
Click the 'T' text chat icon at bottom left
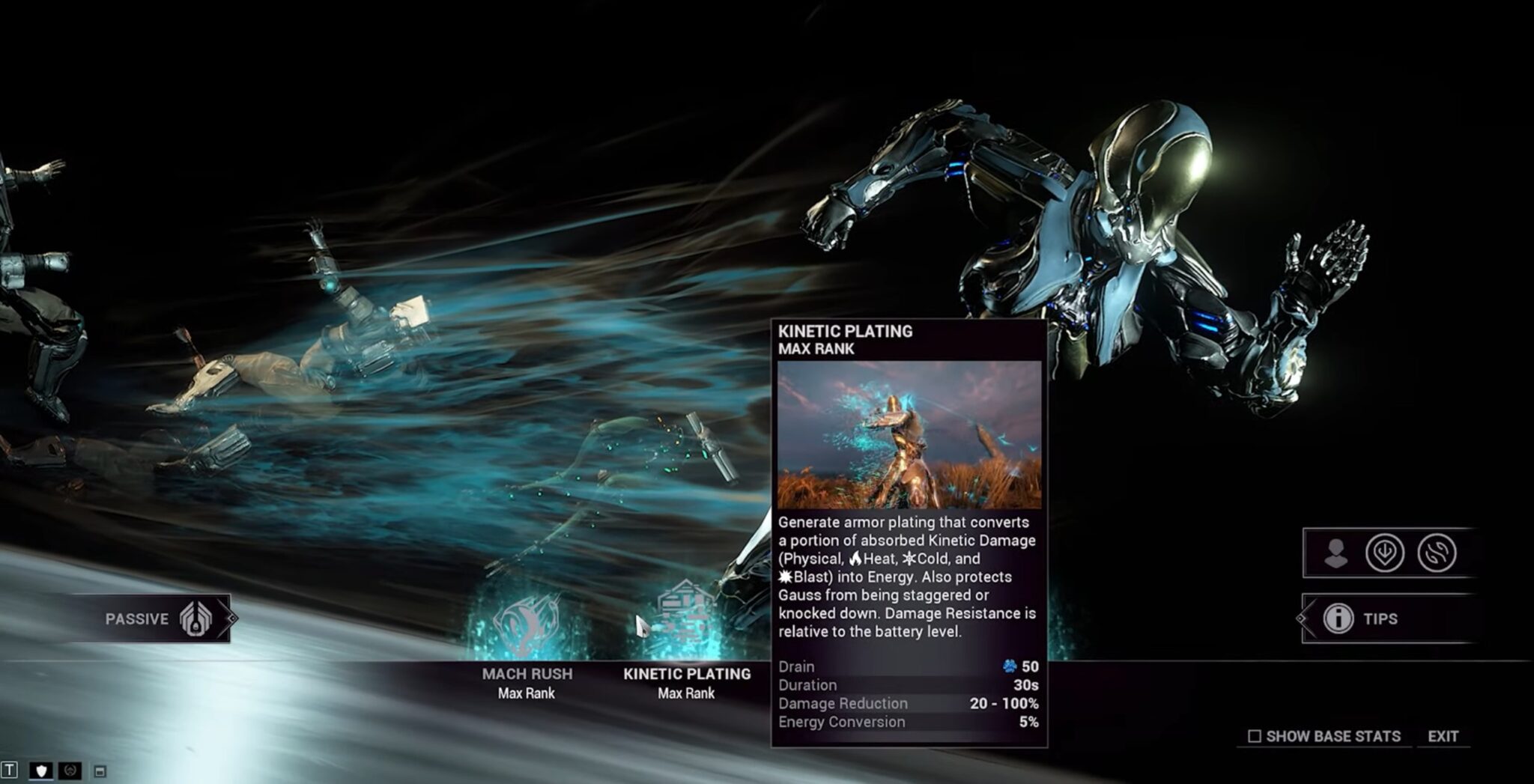pyautogui.click(x=9, y=770)
